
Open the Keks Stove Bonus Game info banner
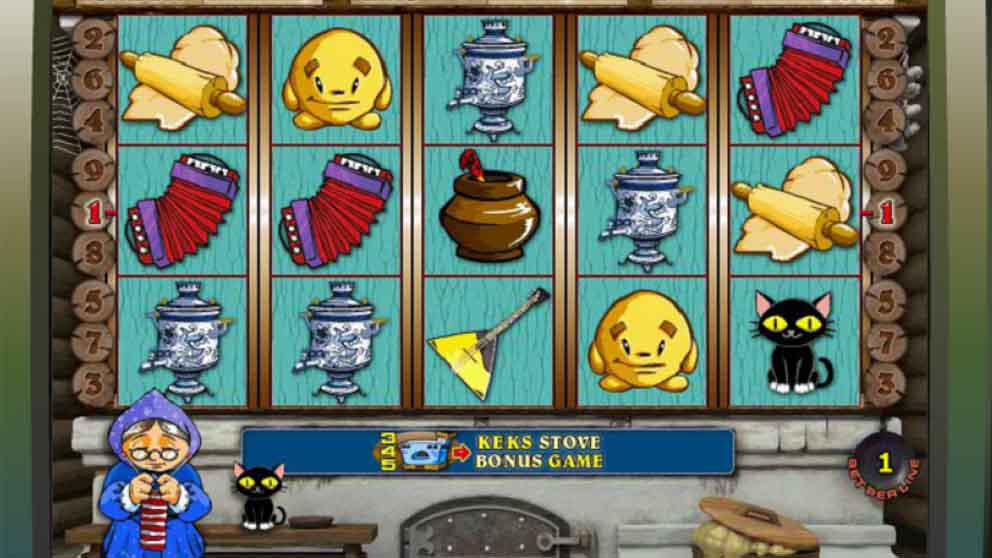[x=488, y=452]
